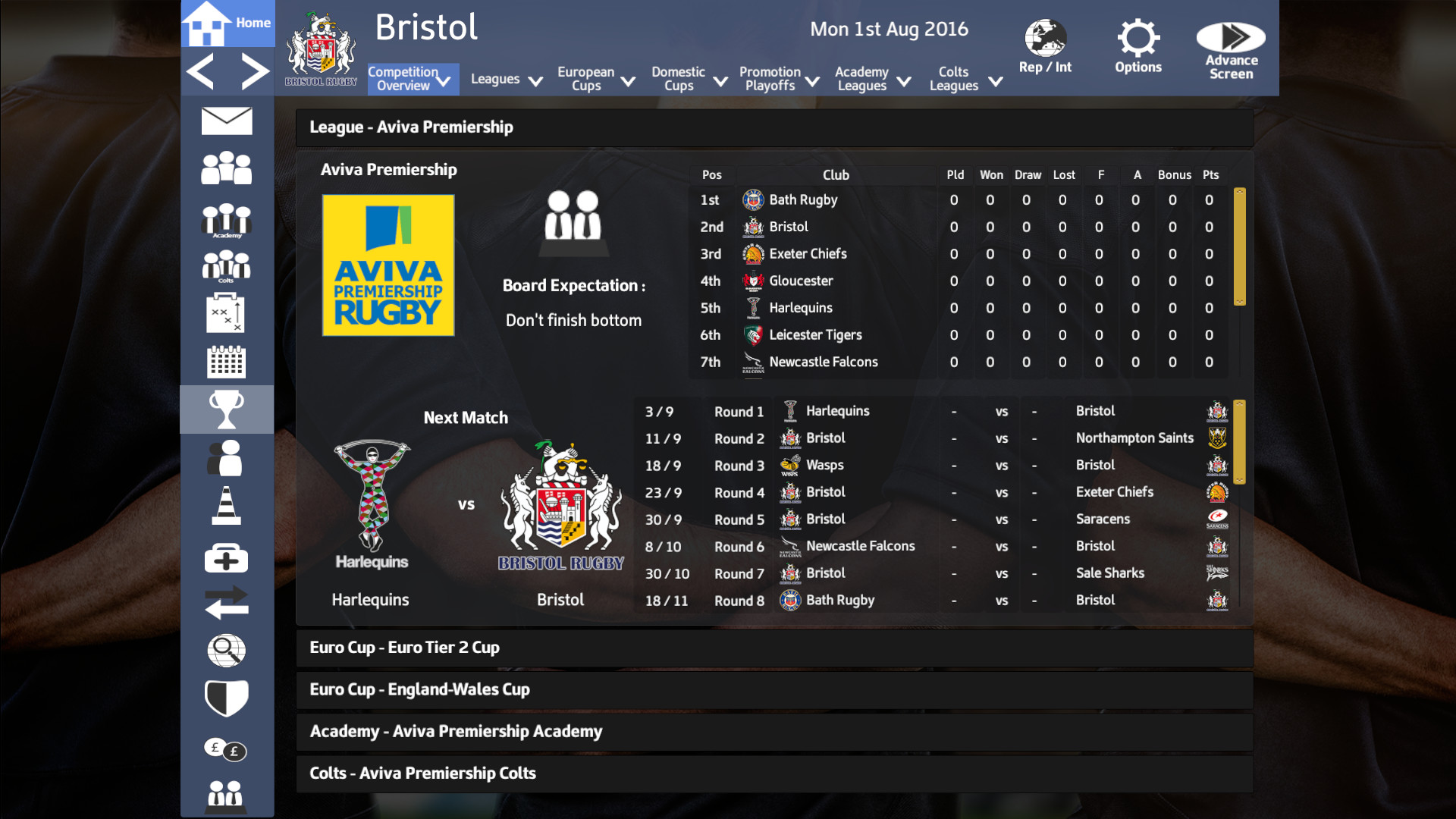Viewport: 1456px width, 819px height.
Task: Open the medical kit icon in the sidebar
Action: point(226,558)
